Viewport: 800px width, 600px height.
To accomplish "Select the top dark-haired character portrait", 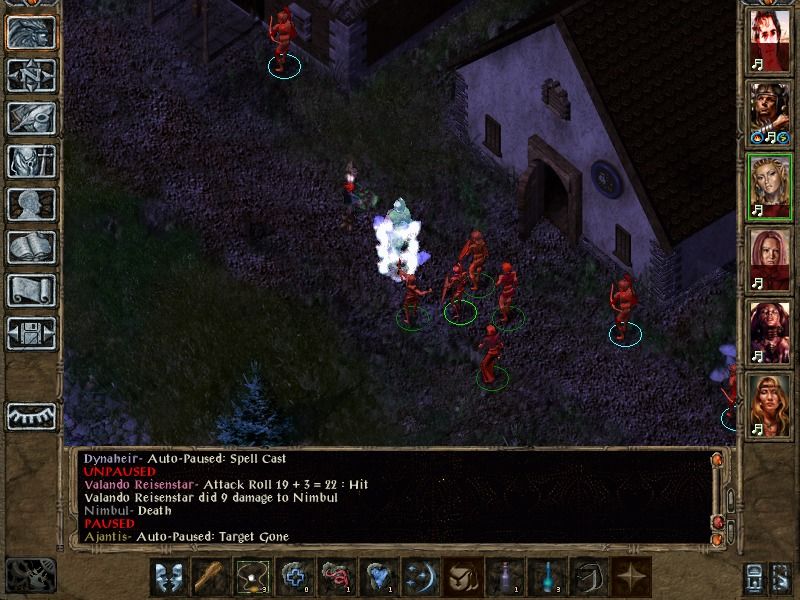I will (769, 41).
